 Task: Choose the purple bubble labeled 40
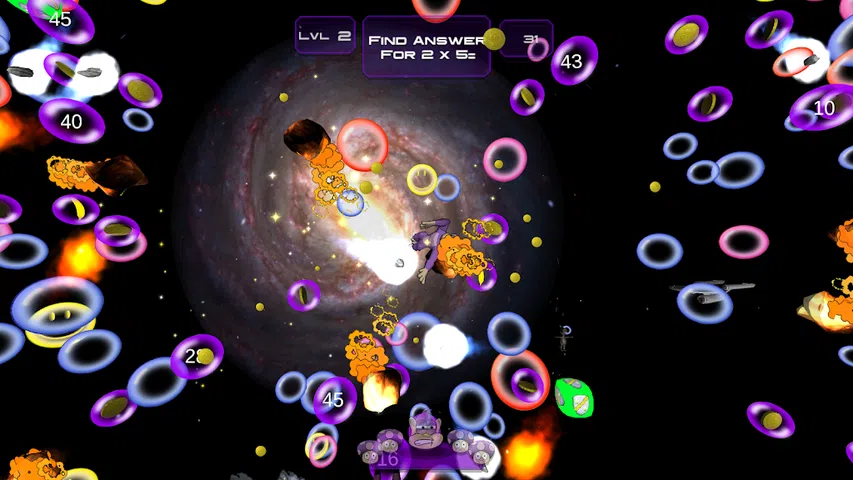(x=72, y=121)
